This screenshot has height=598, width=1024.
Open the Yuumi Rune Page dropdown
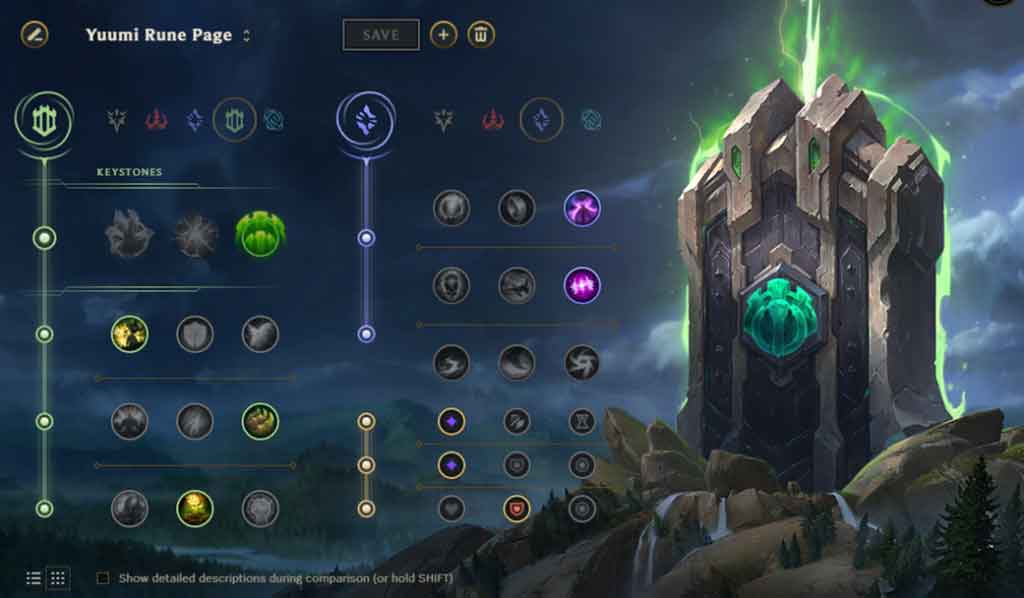tap(247, 36)
